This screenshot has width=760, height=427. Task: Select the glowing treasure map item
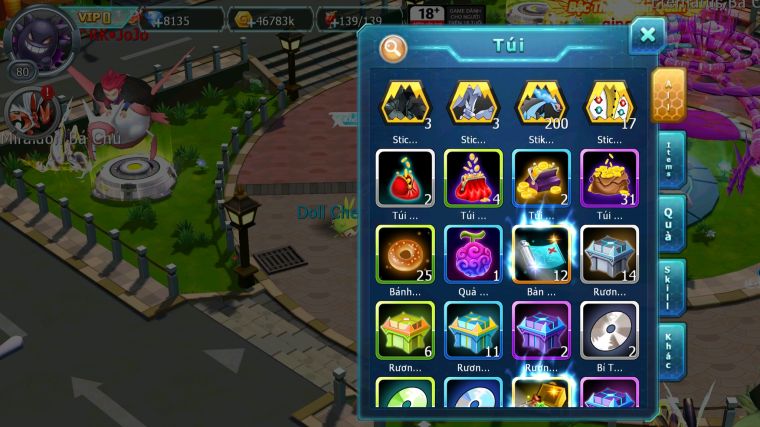point(541,253)
